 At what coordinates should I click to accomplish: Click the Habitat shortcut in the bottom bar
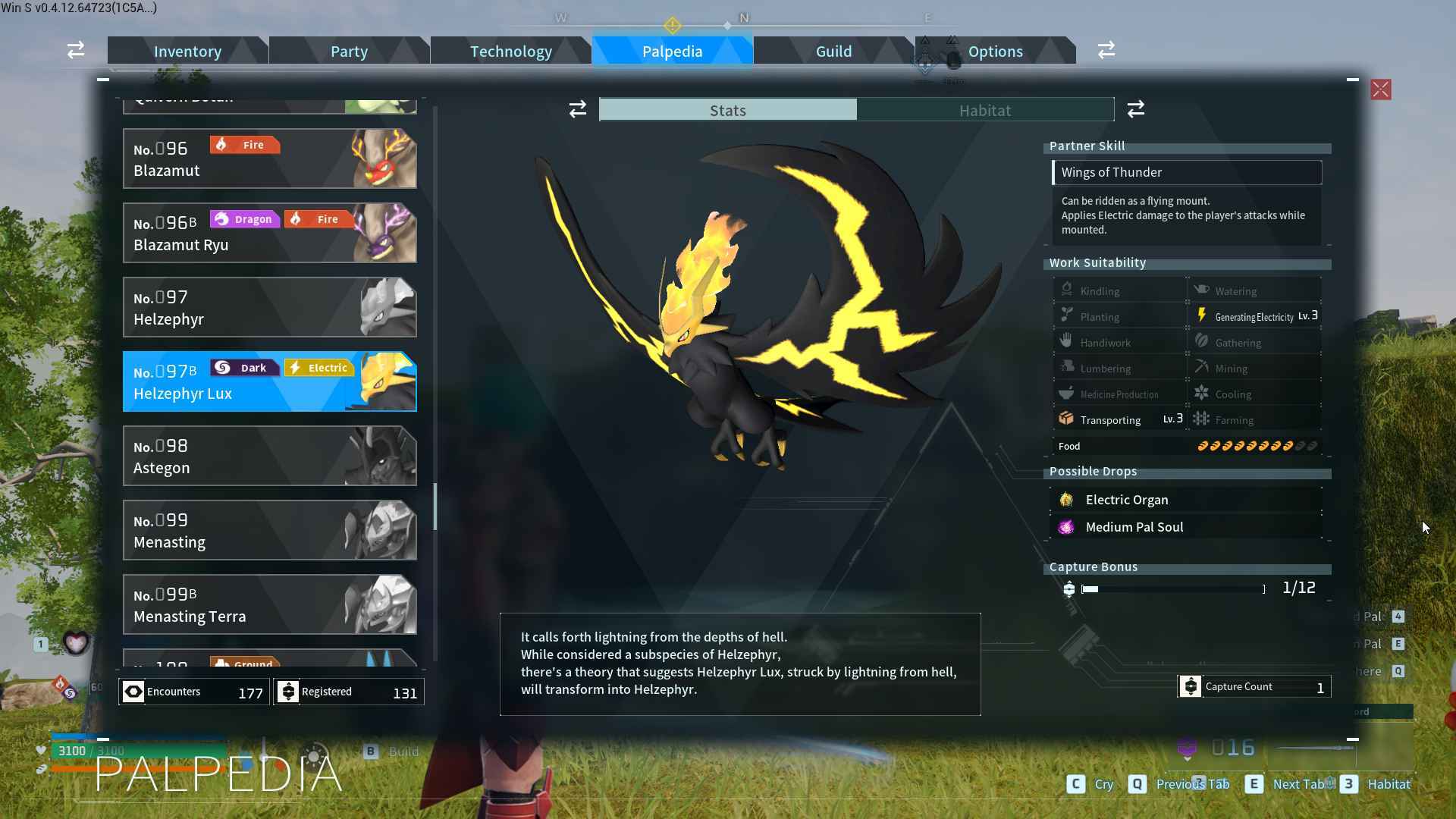pos(1390,784)
